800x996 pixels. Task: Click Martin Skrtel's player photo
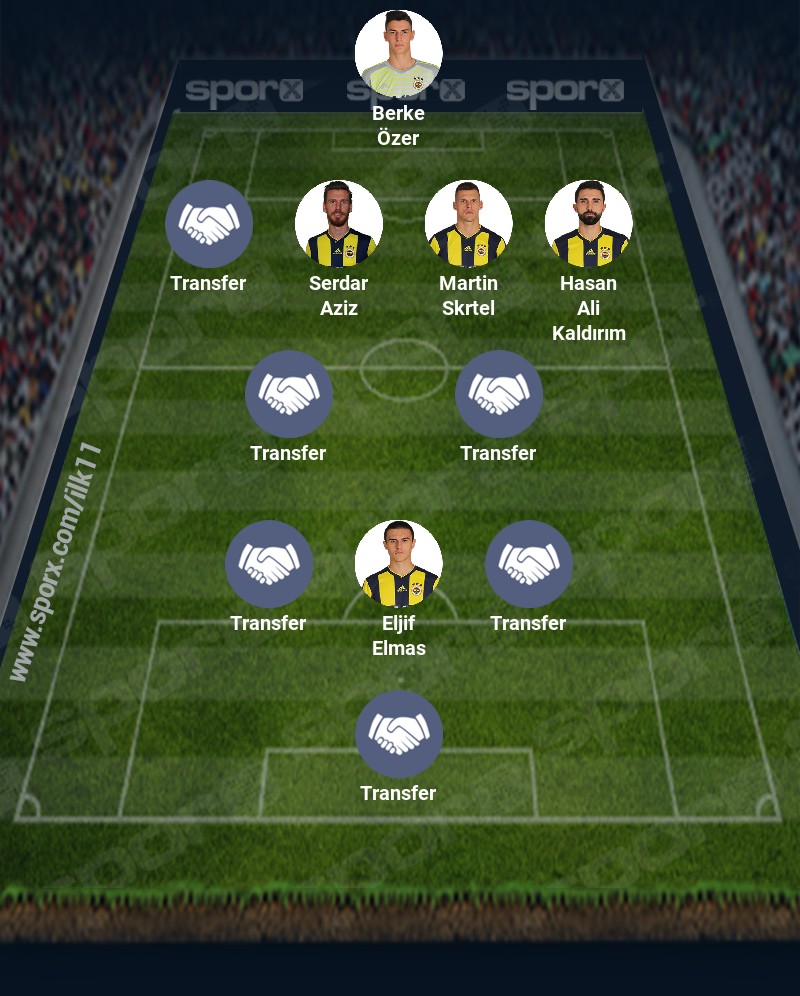[468, 224]
